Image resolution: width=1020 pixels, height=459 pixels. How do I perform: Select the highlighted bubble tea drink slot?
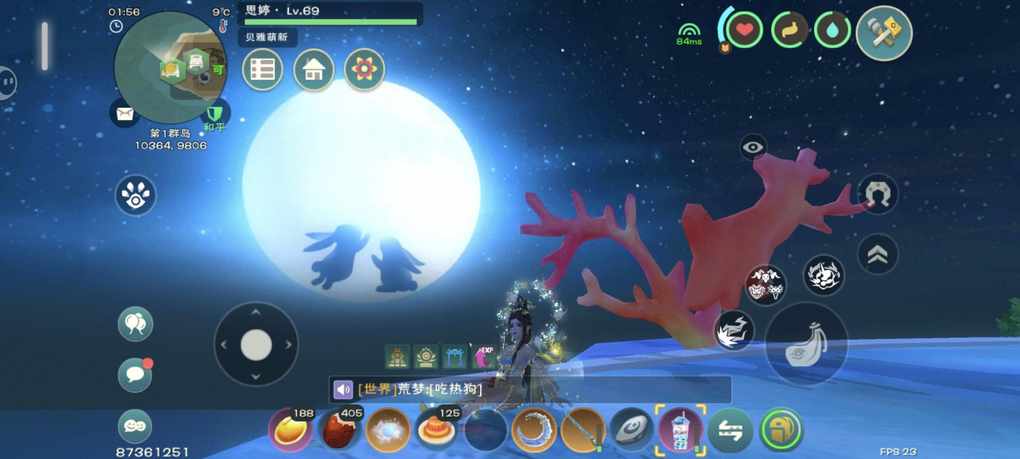click(680, 431)
